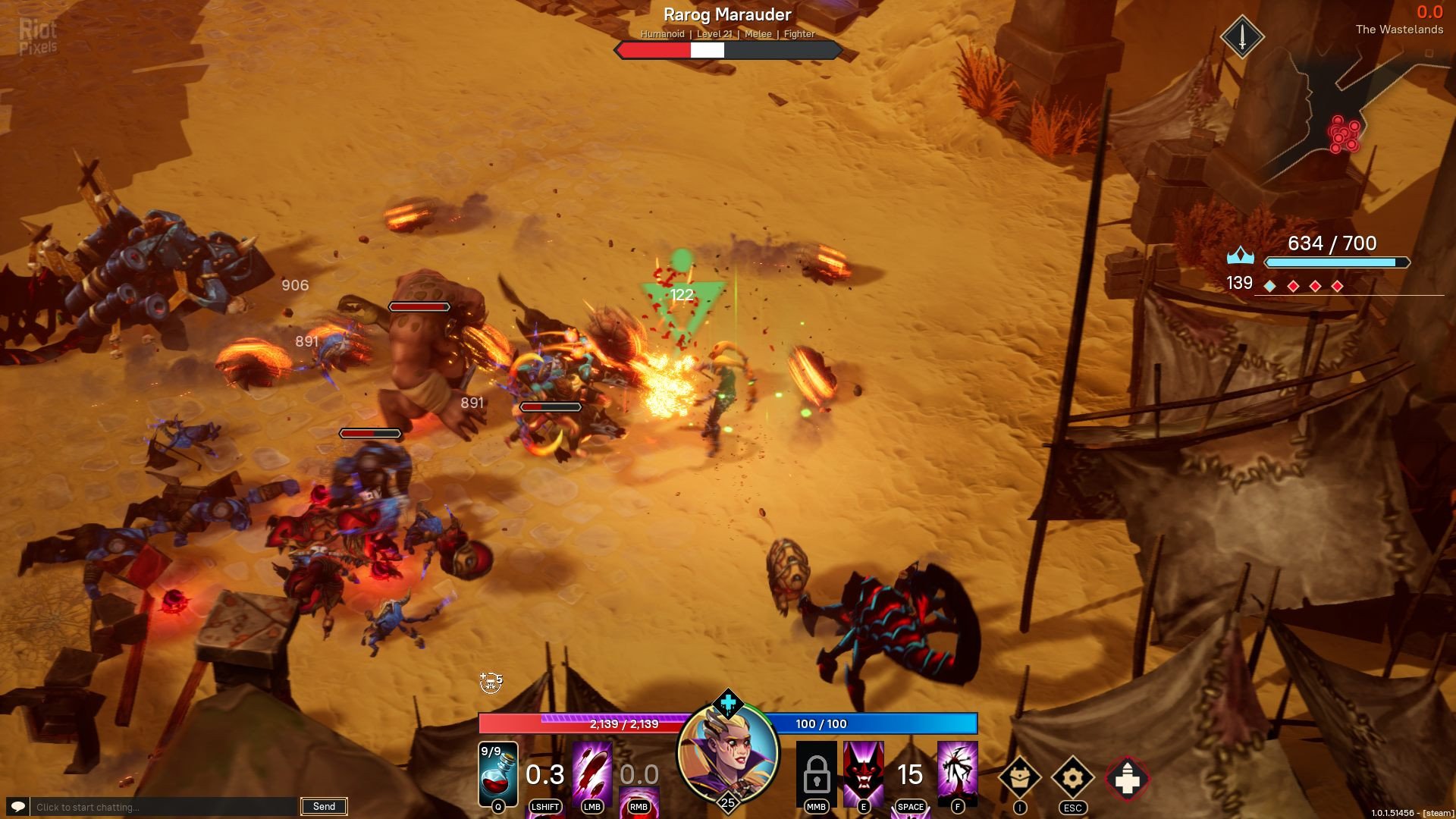Screen dimensions: 1456x819
Task: Click the speech bubble chat icon
Action: [18, 807]
